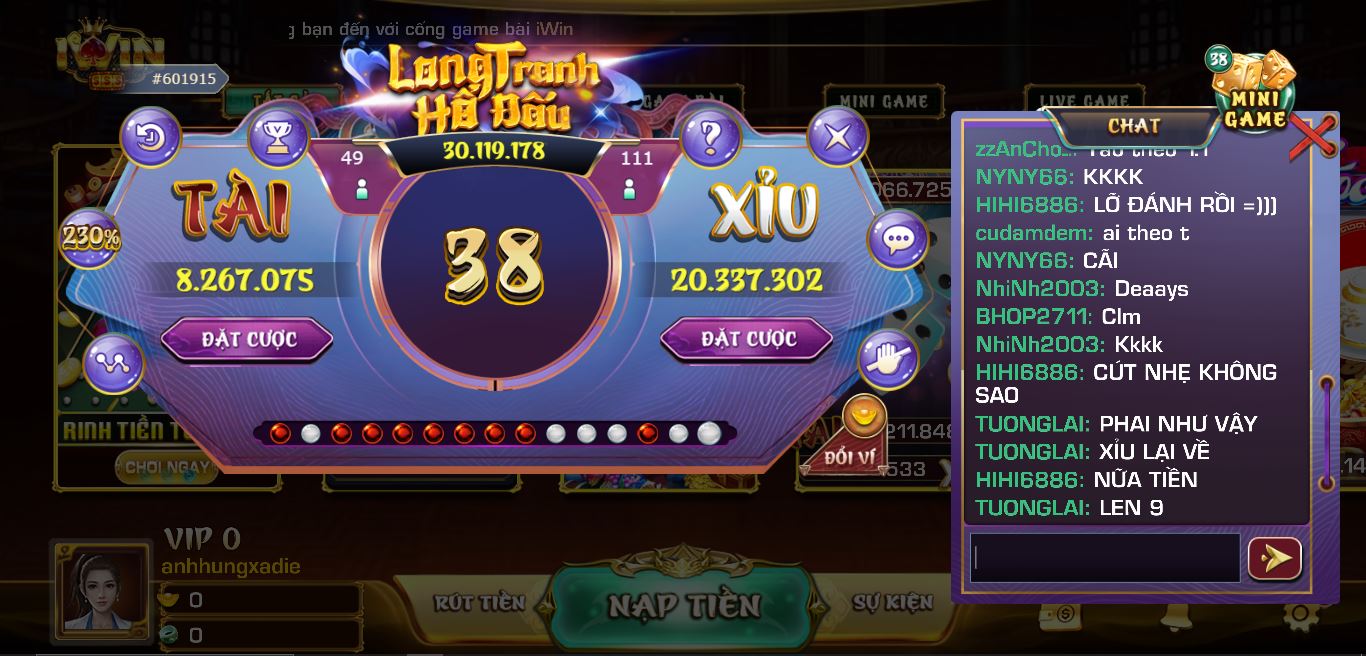Click the chat message input field

click(1104, 558)
